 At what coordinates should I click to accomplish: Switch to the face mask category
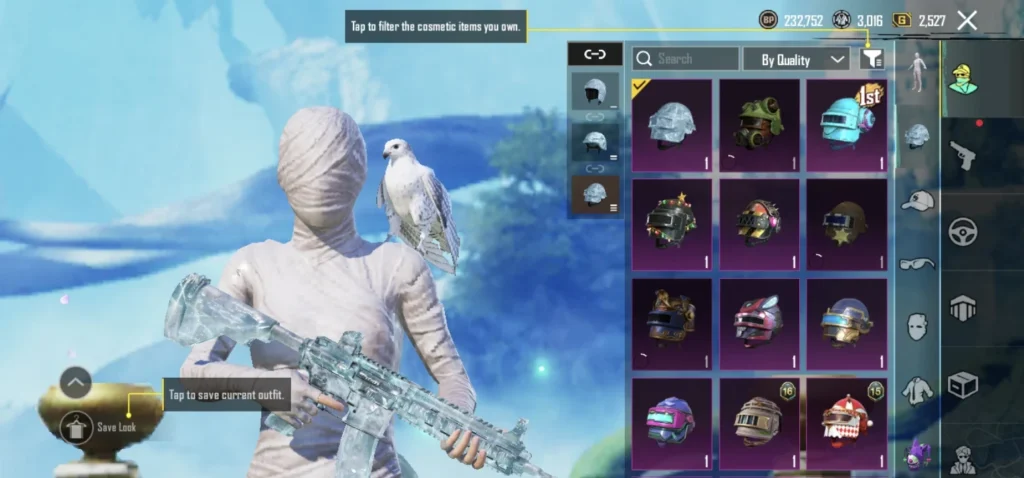[x=917, y=326]
